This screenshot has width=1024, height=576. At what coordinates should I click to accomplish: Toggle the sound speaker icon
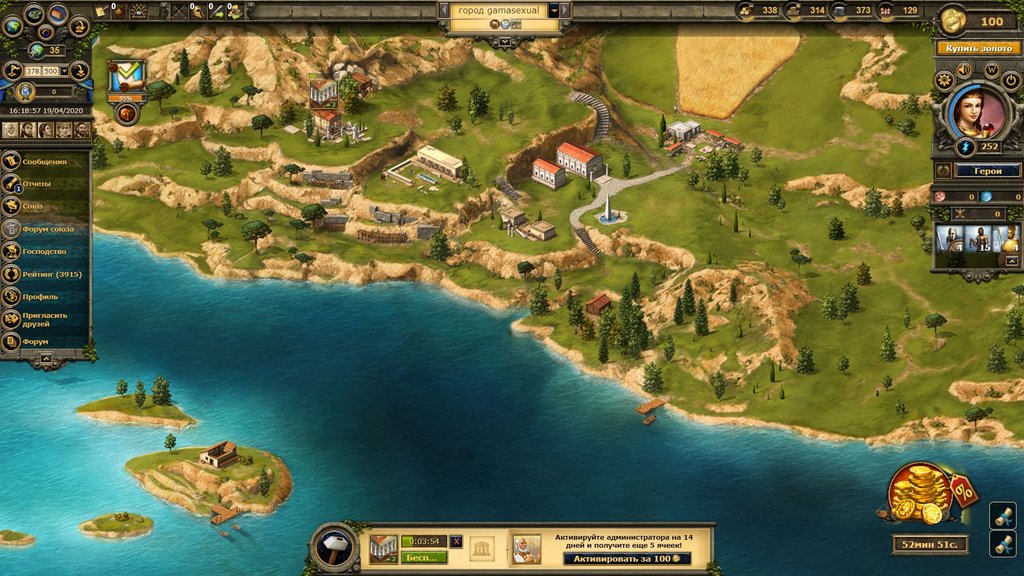965,71
